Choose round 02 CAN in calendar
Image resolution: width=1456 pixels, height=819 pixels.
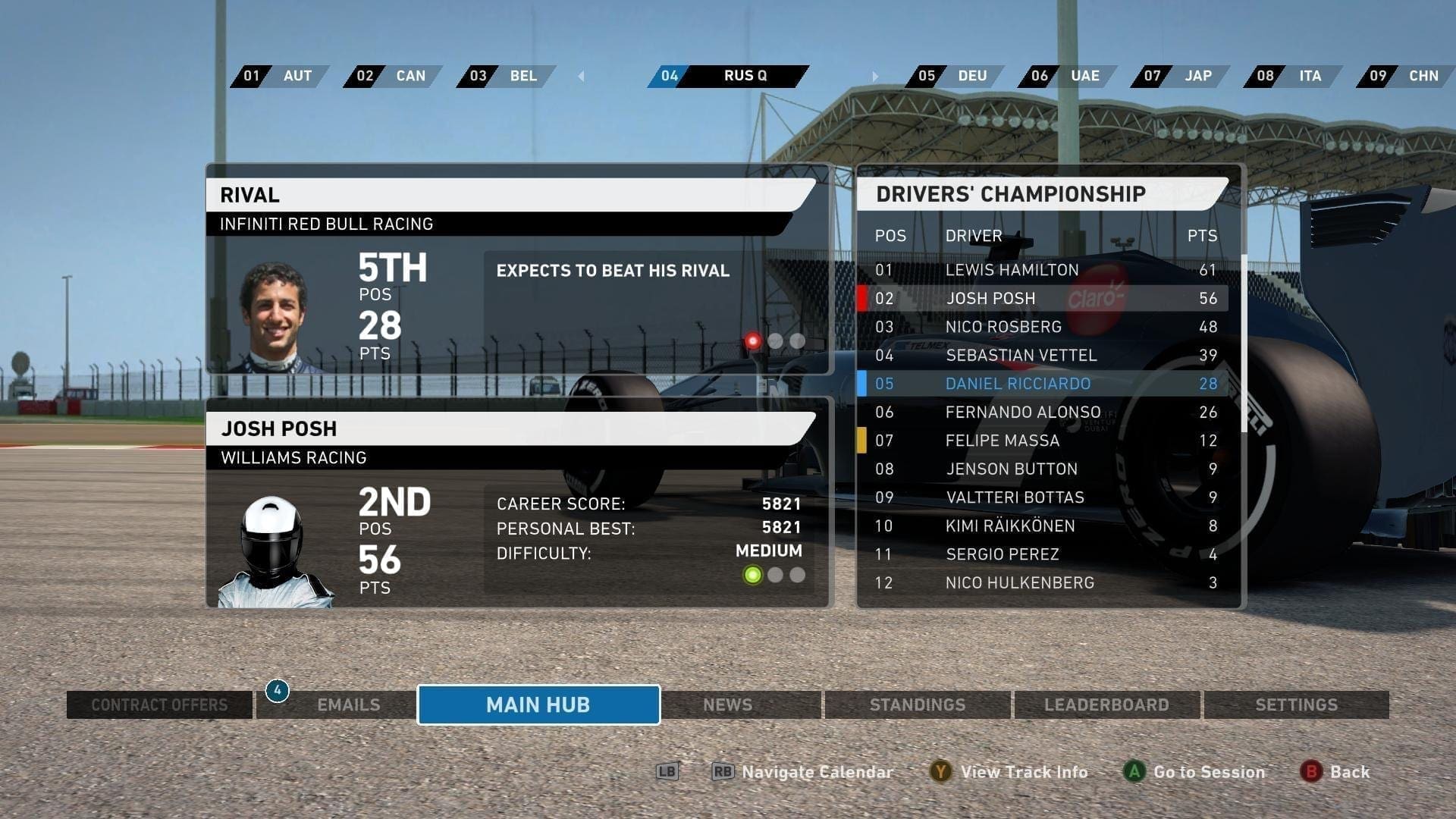click(392, 76)
